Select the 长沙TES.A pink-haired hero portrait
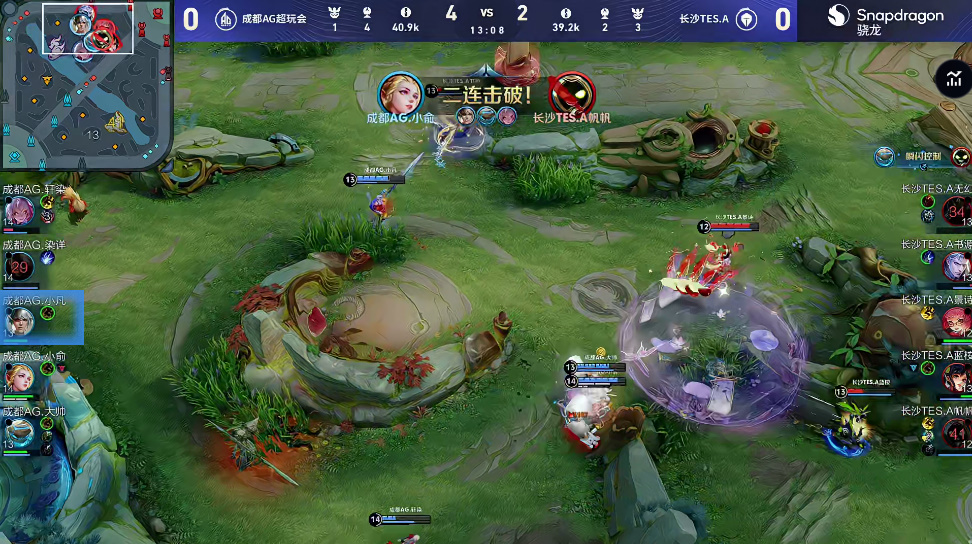 click(x=955, y=321)
